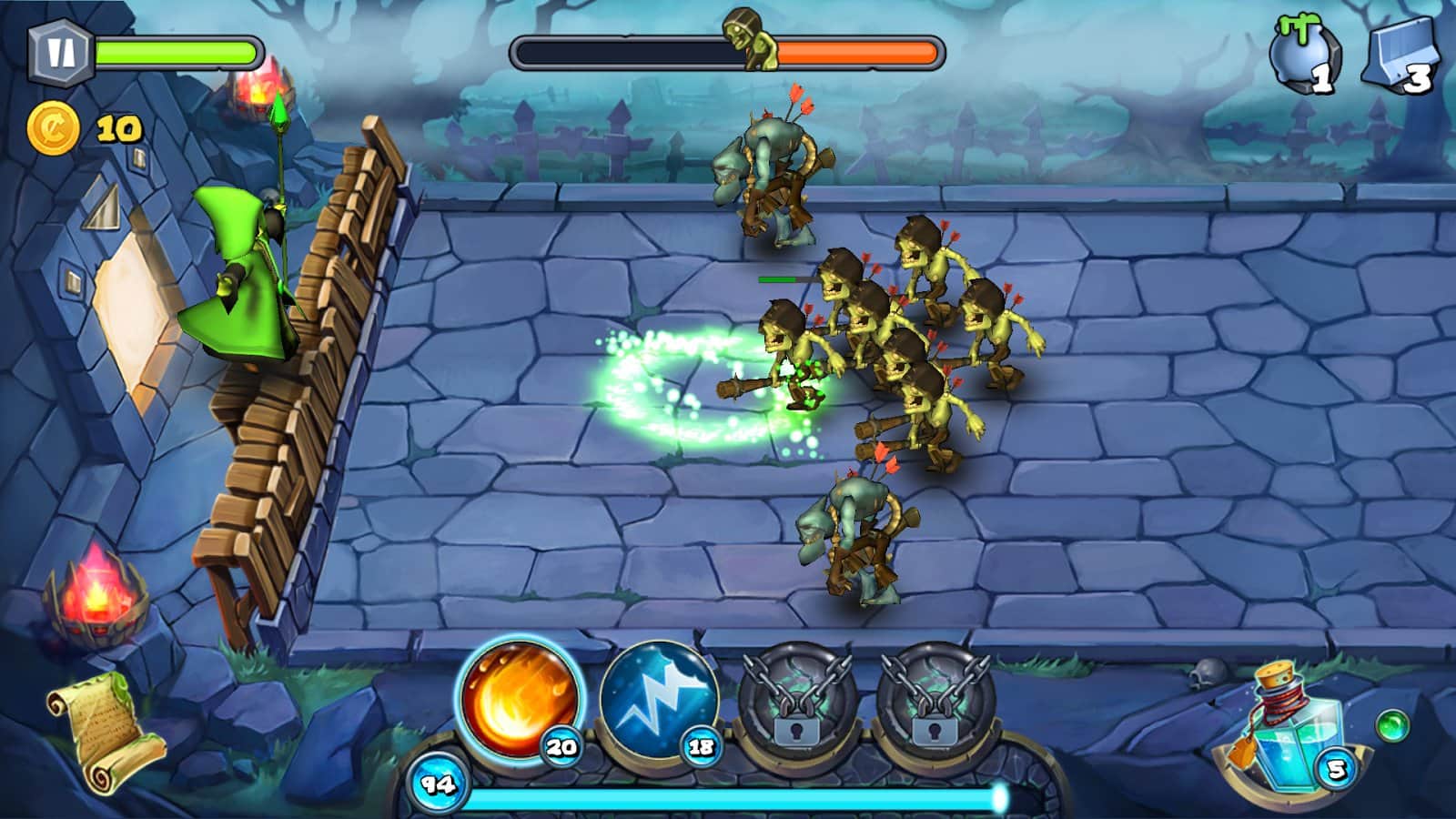Open the fireball count badge showing 20
Image resolution: width=1456 pixels, height=819 pixels.
coord(561,748)
